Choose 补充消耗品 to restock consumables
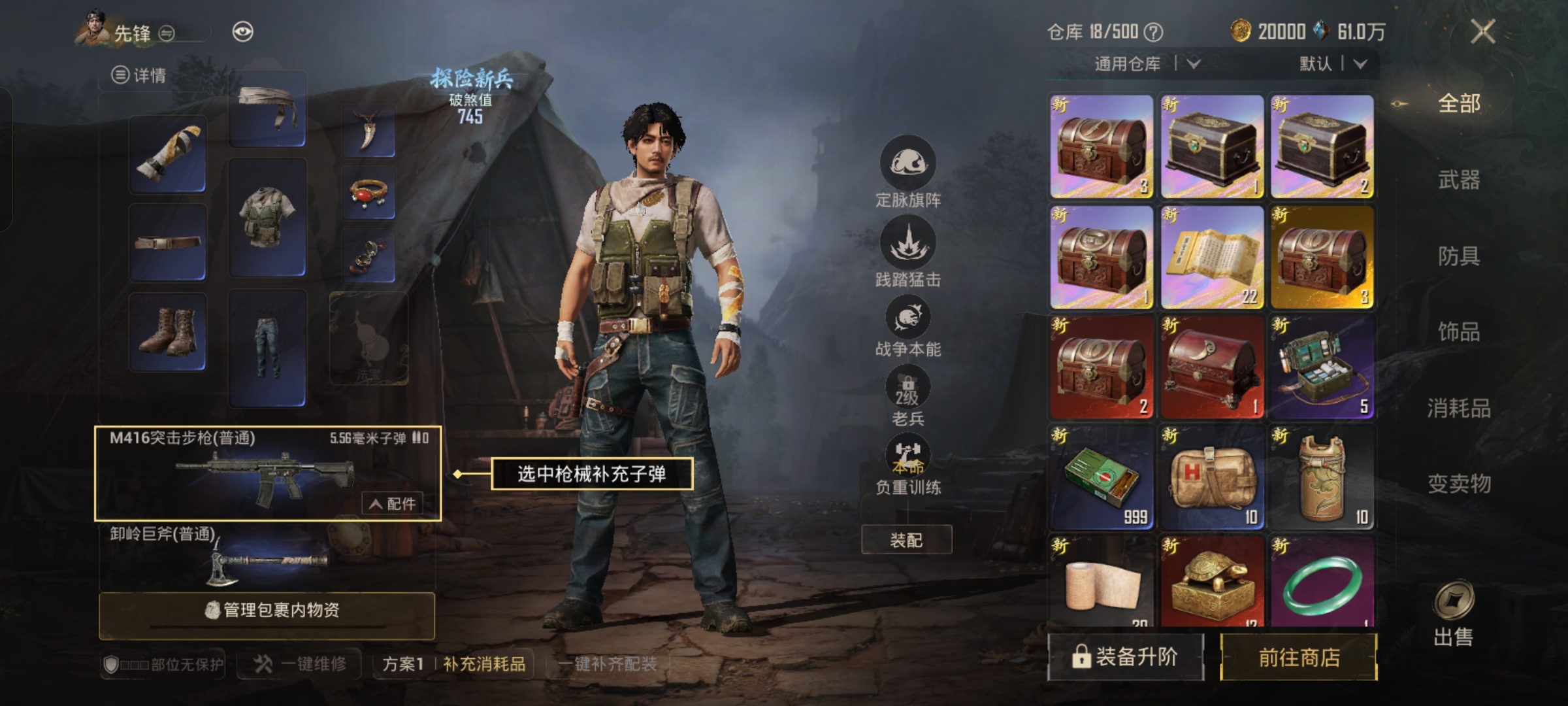Screen dimensions: 1568x706 tap(484, 664)
